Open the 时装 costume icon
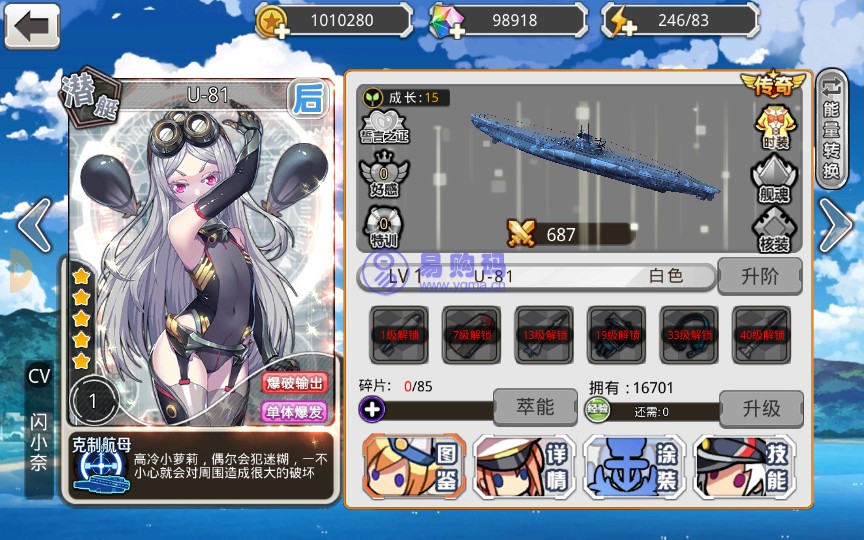864x540 pixels. (774, 124)
